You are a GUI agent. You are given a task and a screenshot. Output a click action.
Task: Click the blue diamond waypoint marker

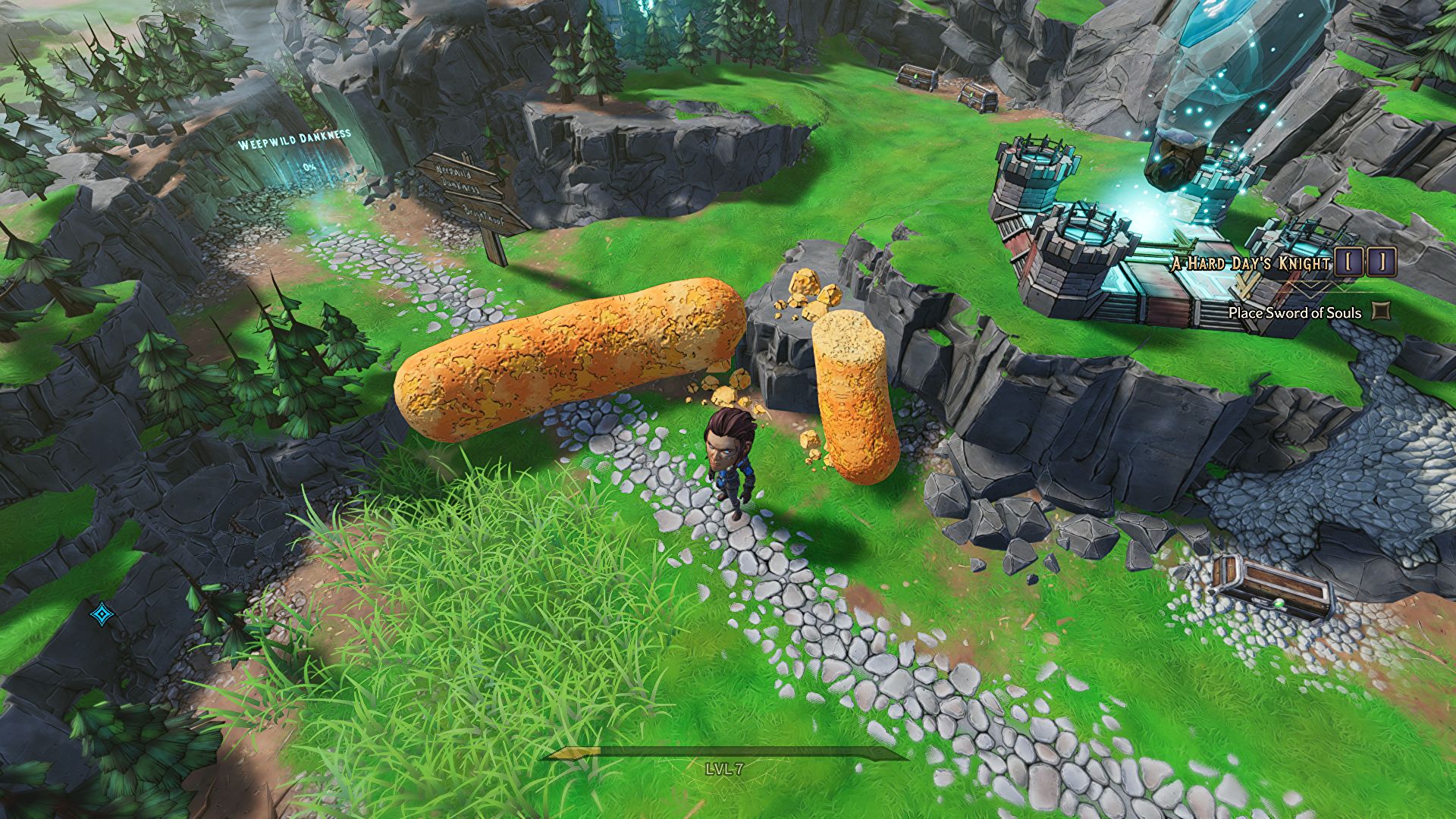[x=101, y=614]
